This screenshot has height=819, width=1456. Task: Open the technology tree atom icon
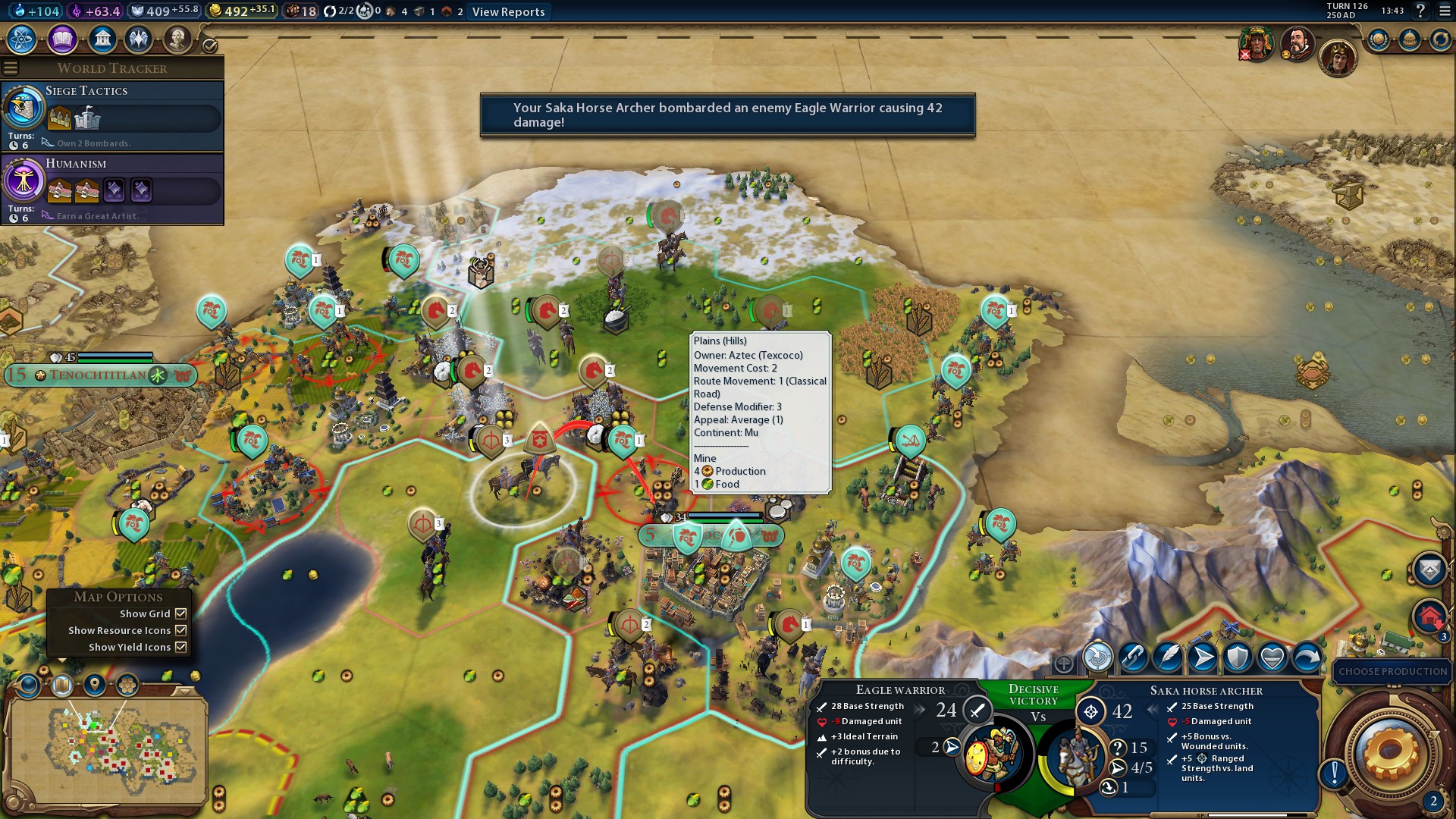(22, 39)
